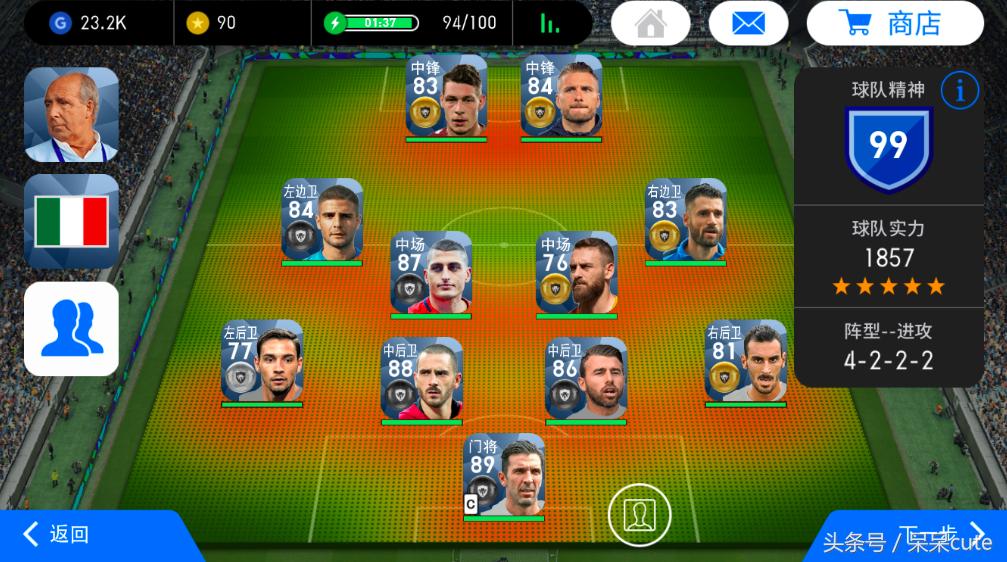Screen dimensions: 1007x562
Task: Pick the midfielder card rated 87
Action: (x=431, y=273)
